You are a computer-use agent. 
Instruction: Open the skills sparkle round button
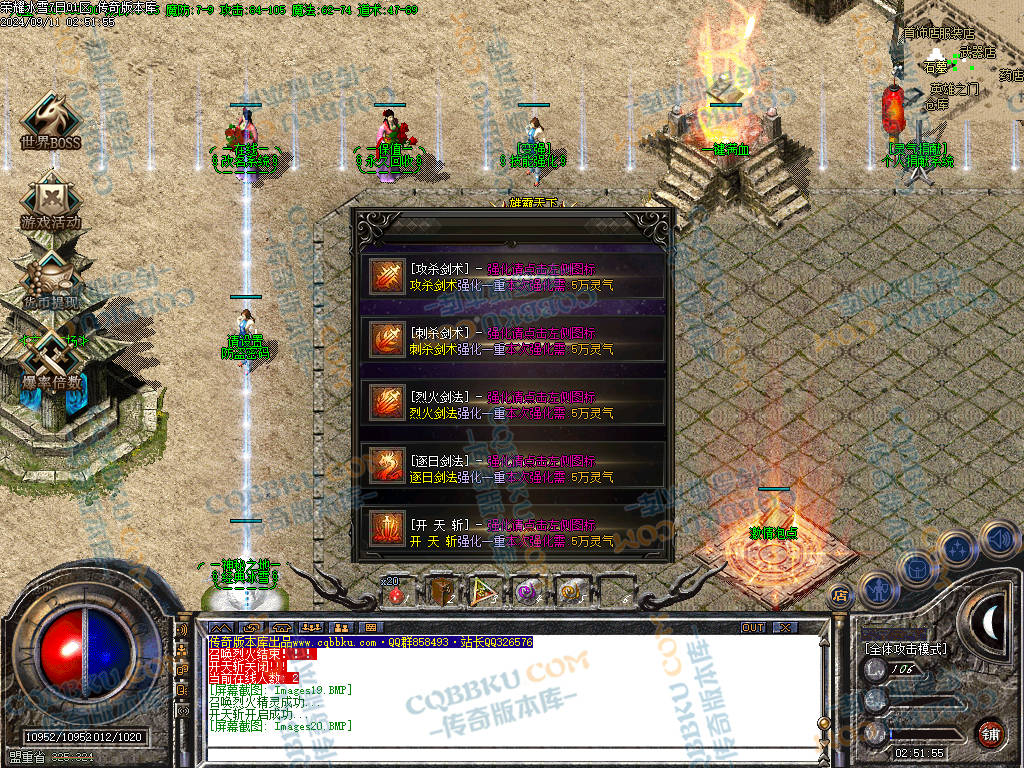tap(957, 548)
